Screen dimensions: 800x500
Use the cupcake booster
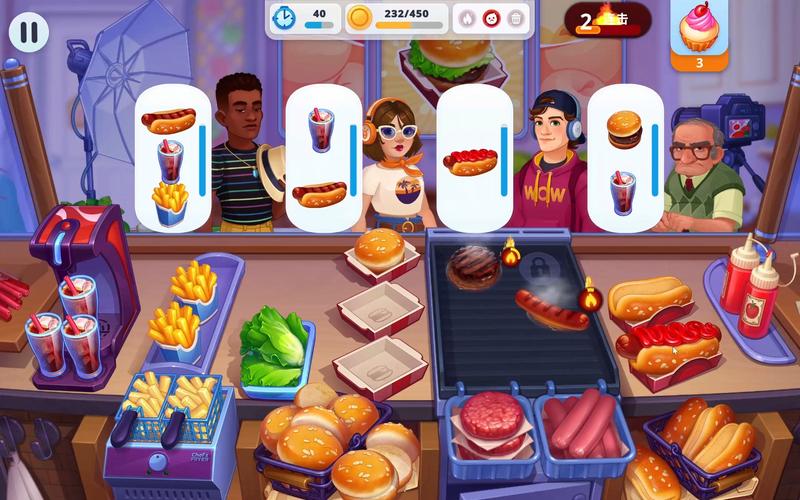tap(698, 30)
